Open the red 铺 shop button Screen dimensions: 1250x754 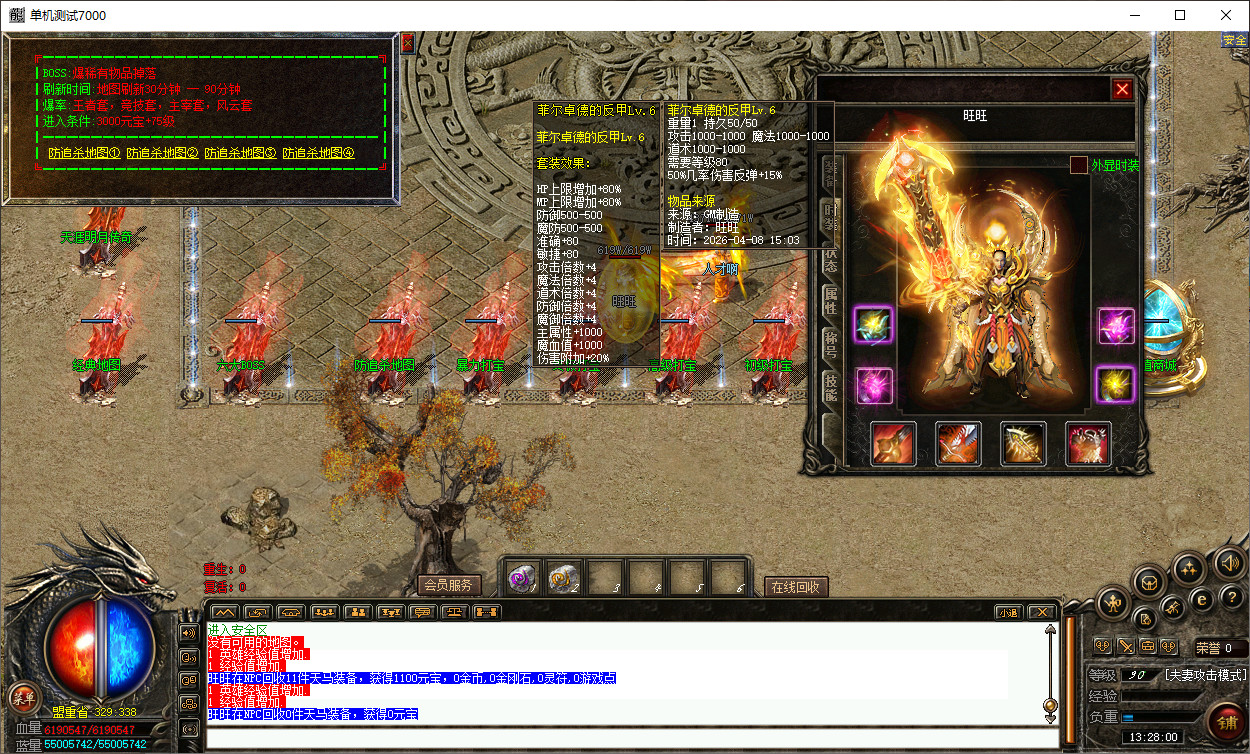click(1227, 719)
